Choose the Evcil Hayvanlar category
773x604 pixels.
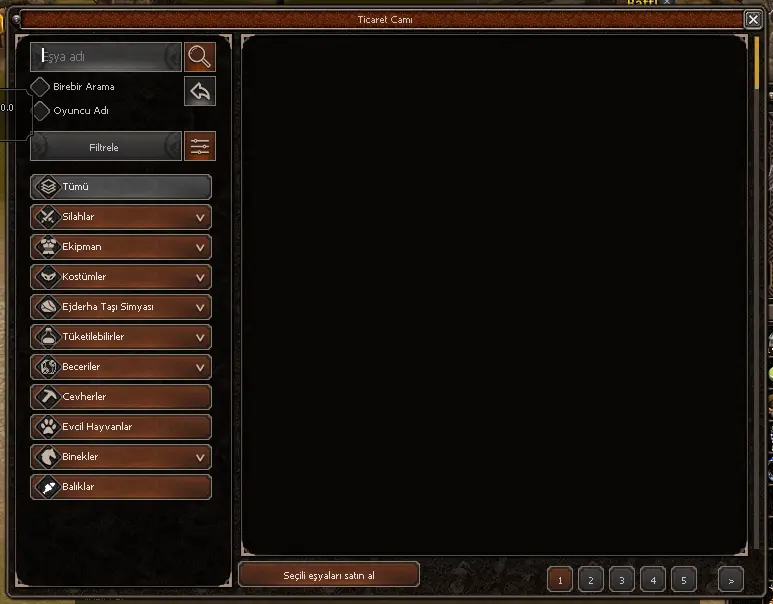121,427
